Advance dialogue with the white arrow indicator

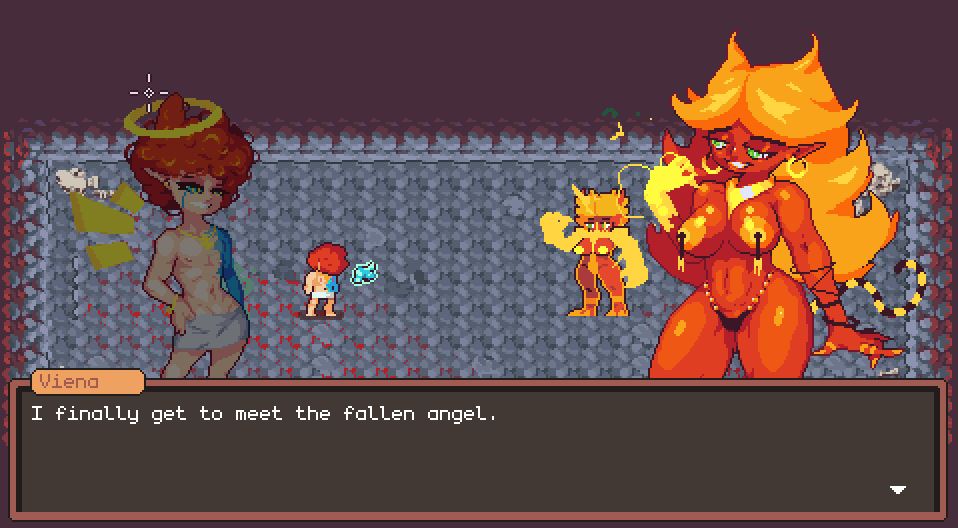tap(897, 489)
